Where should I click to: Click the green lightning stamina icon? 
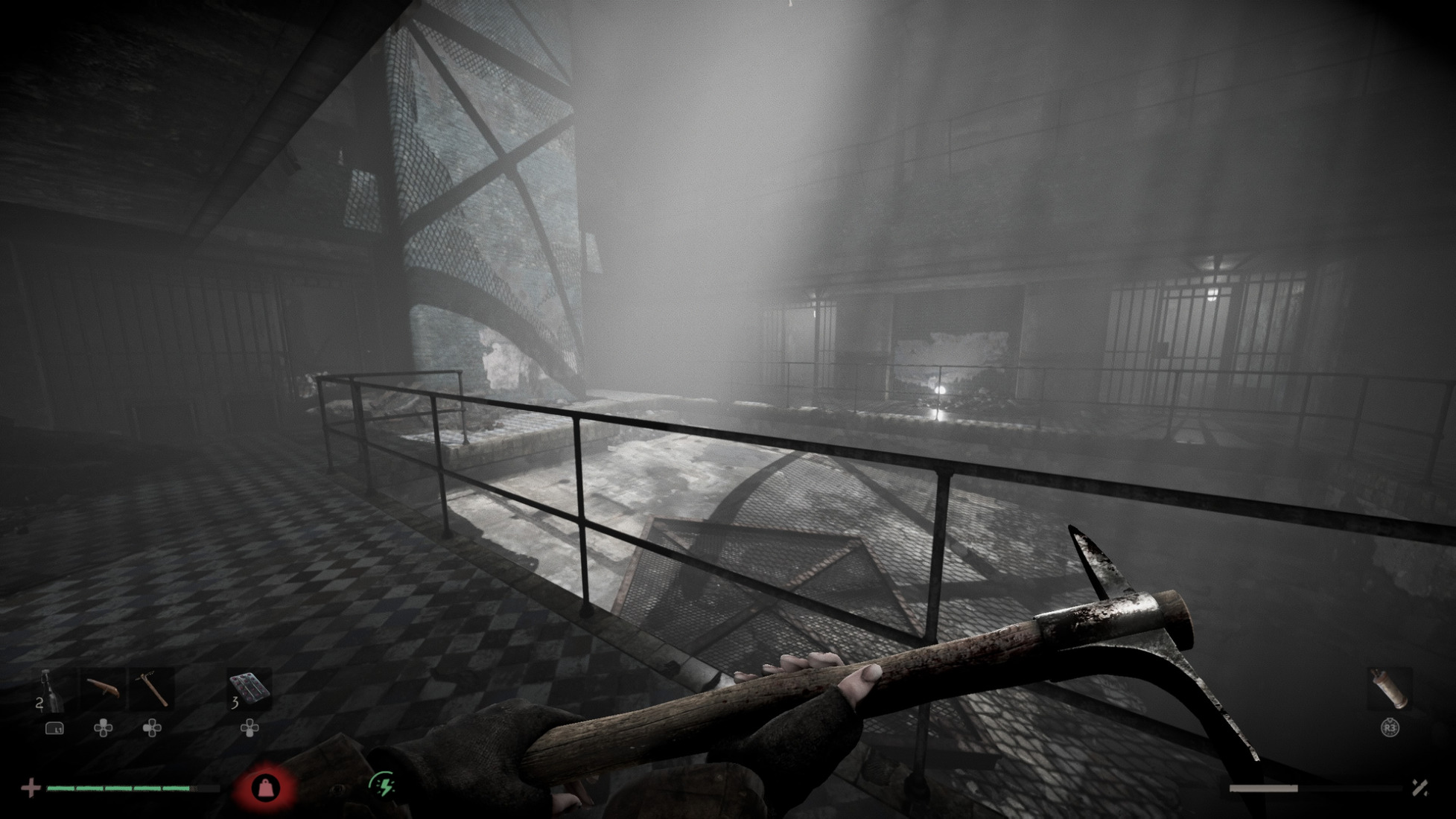[383, 785]
